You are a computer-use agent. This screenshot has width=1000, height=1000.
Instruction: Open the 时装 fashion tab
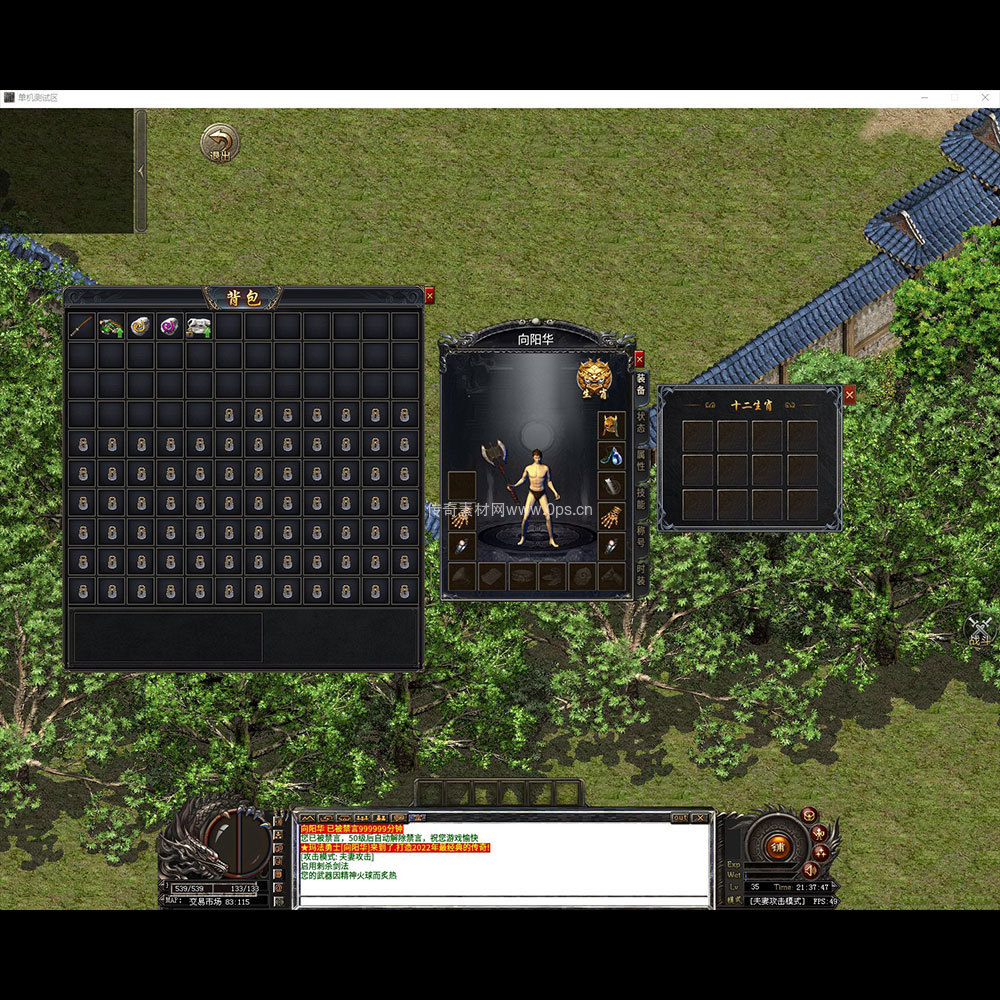point(641,574)
